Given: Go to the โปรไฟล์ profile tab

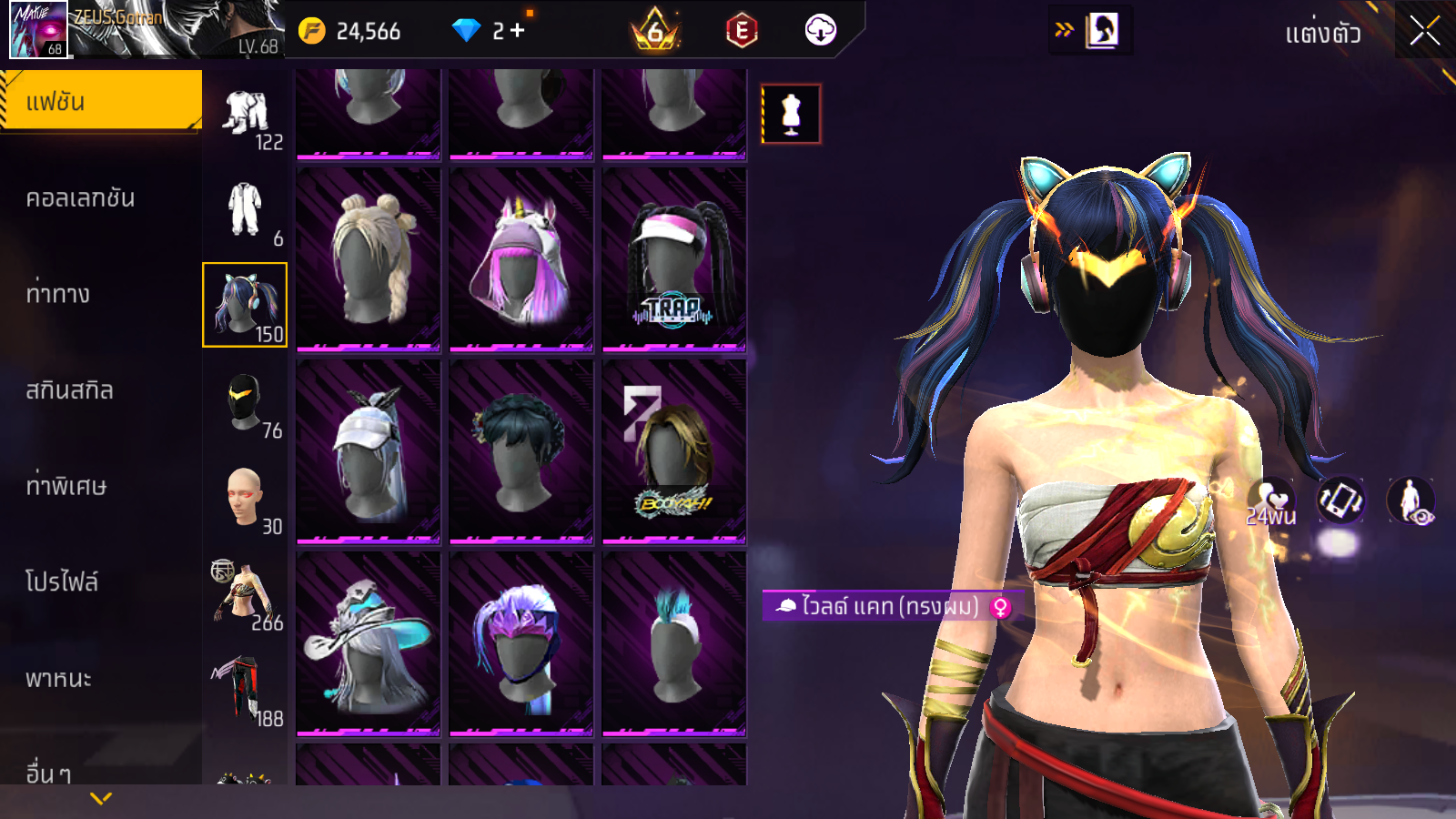Looking at the screenshot, I should coord(62,581).
